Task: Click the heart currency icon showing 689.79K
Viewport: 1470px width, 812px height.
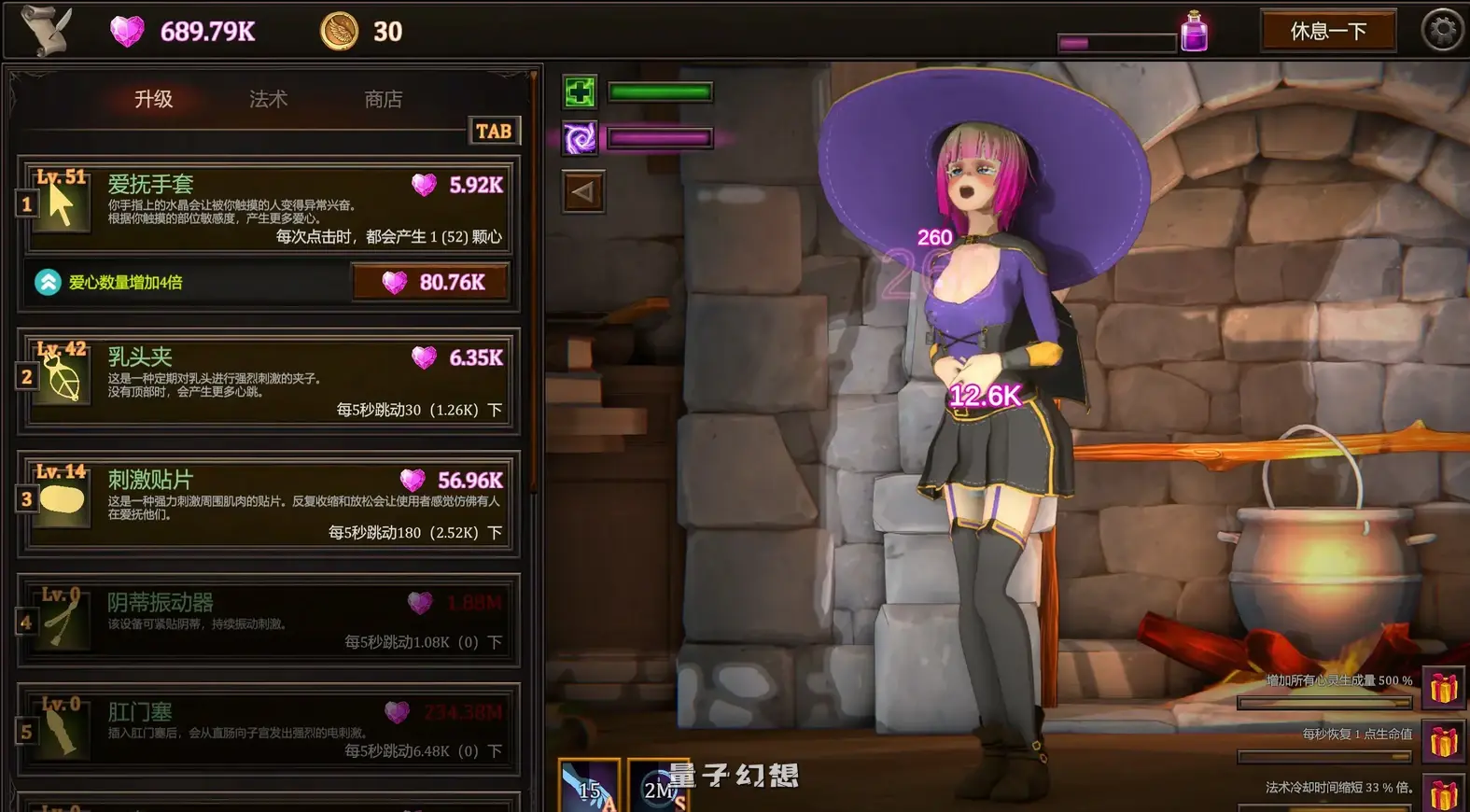Action: (126, 31)
